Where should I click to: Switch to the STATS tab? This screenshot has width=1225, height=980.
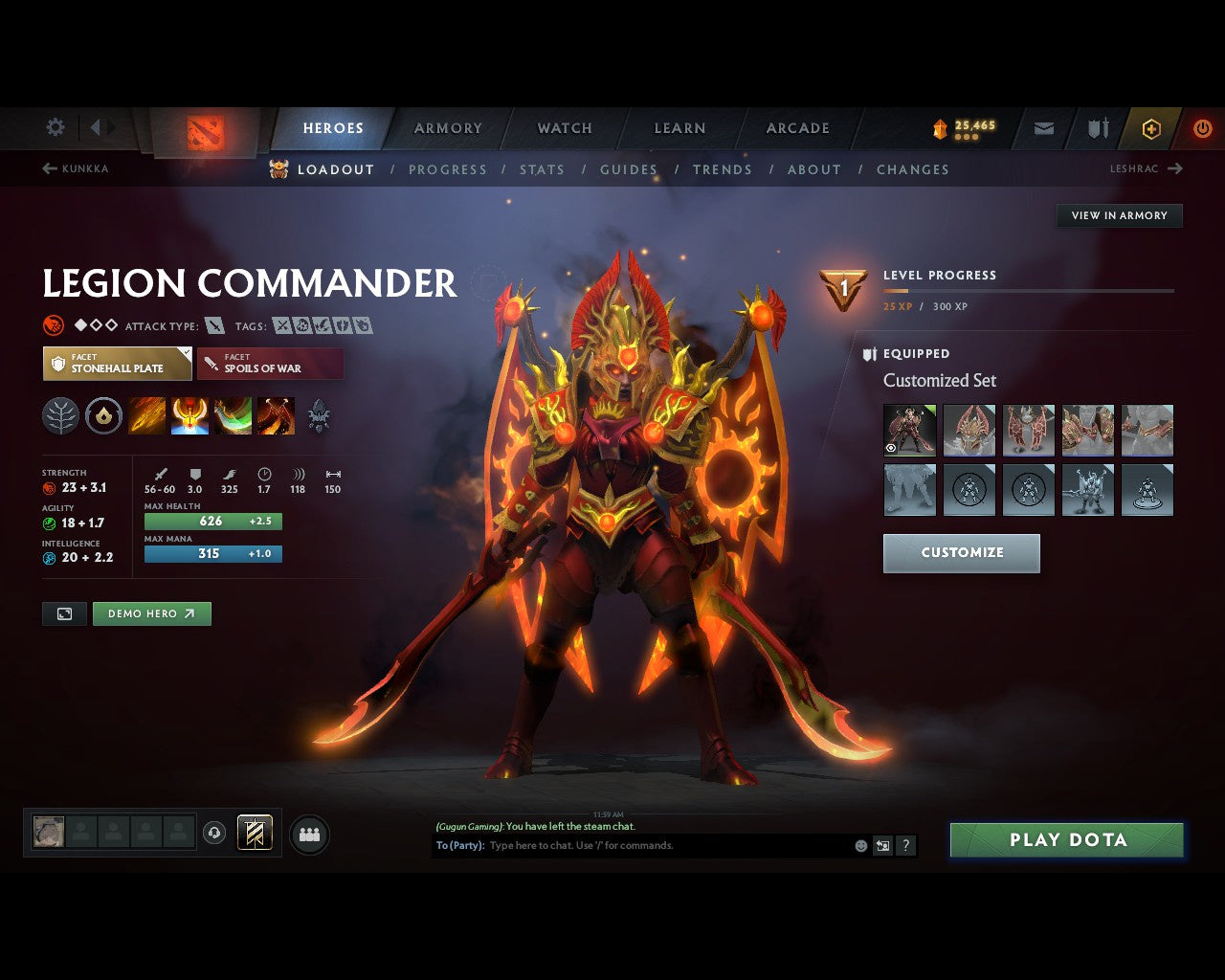[x=543, y=169]
